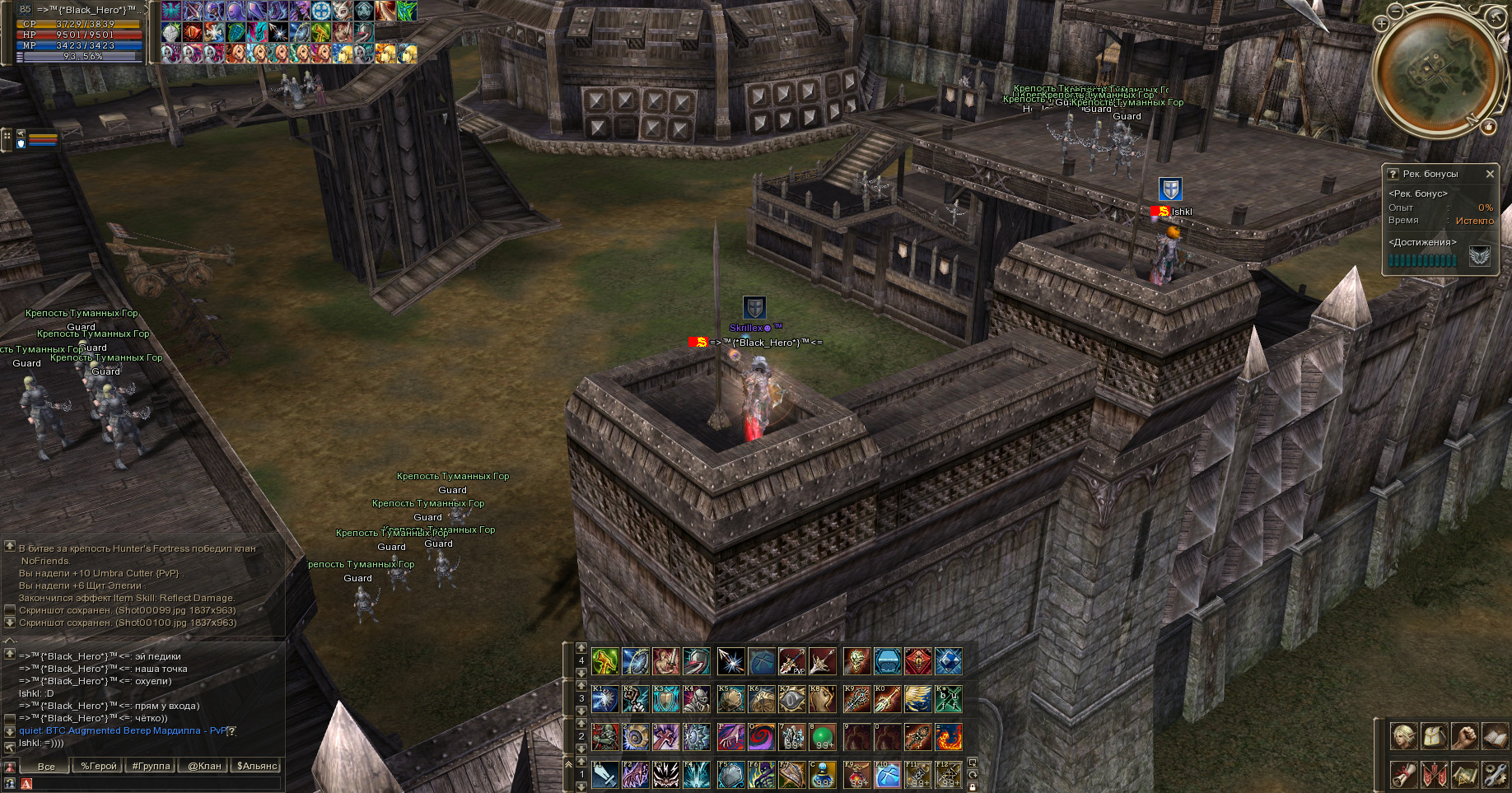Image resolution: width=1512 pixels, height=793 pixels.
Task: Open the help icon in Рек. бонусы
Action: (x=1393, y=174)
